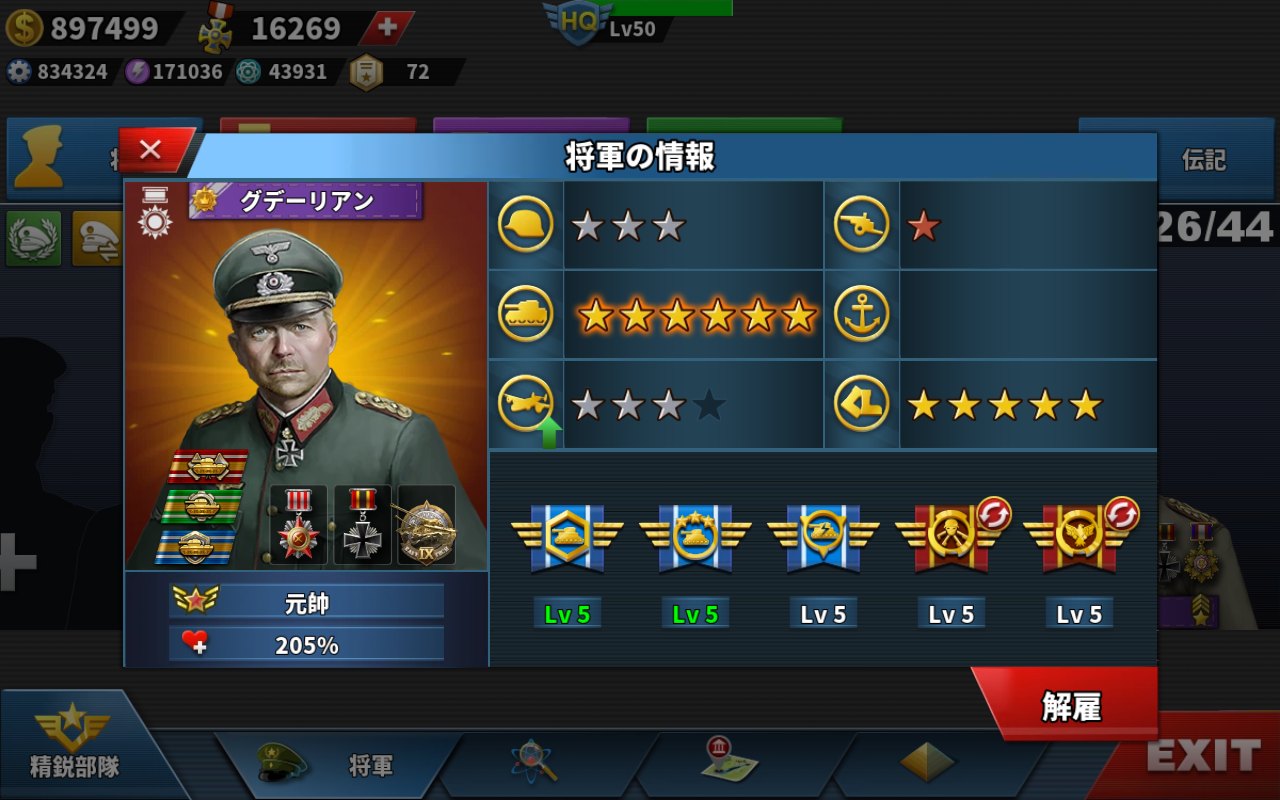
Task: Select the red star medal slot
Action: 298,526
